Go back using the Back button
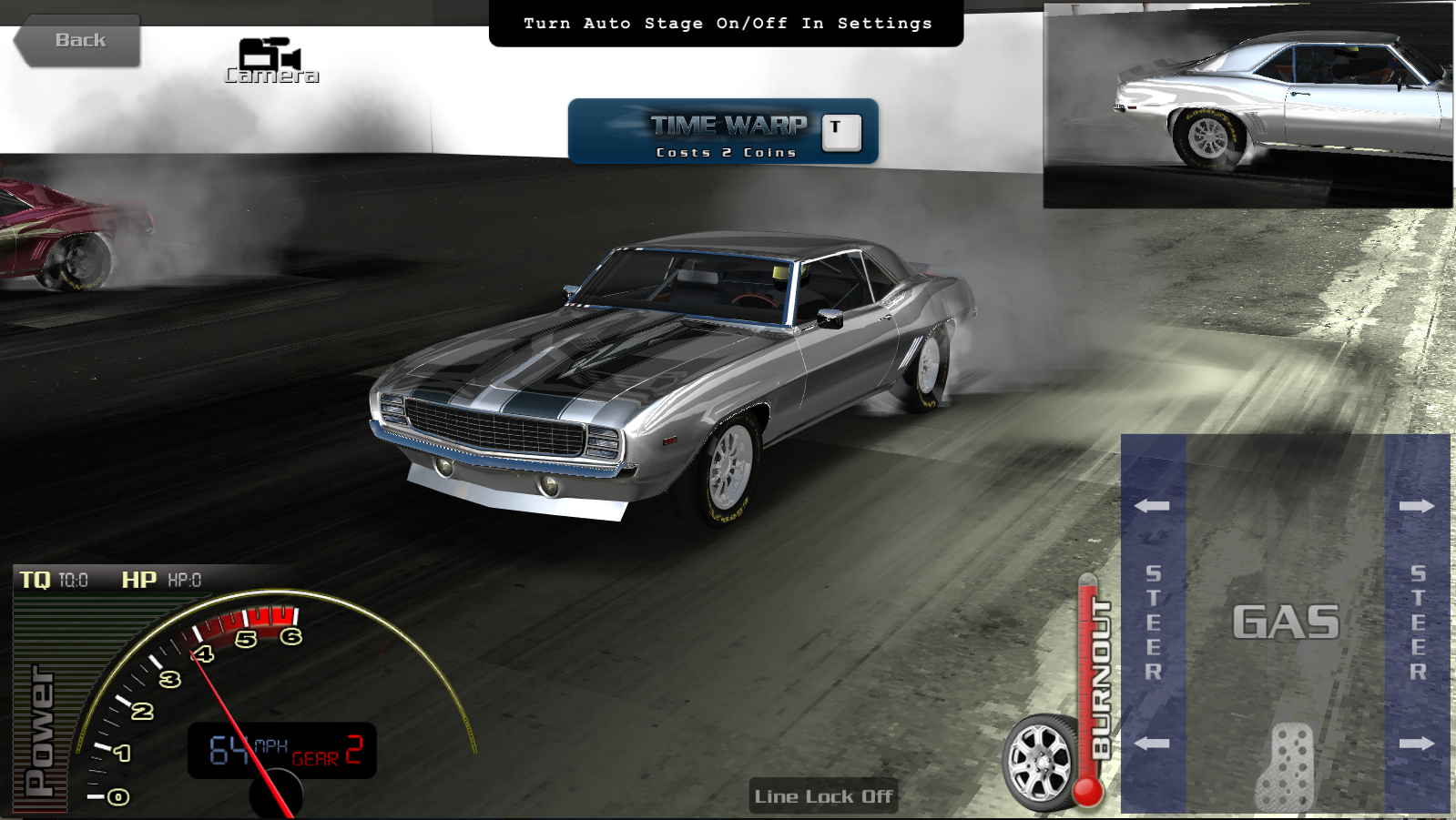 point(79,41)
